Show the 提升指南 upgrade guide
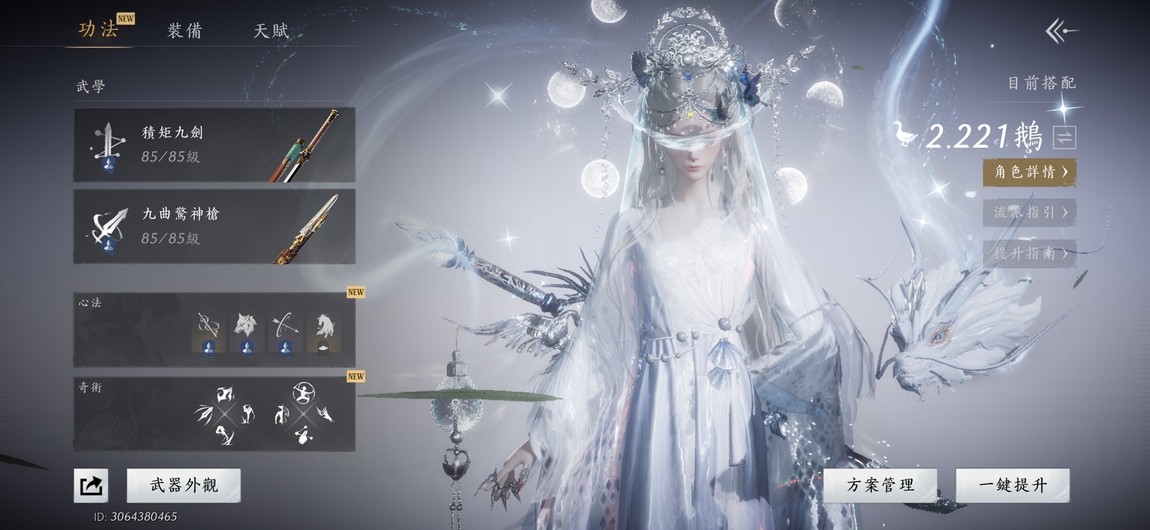This screenshot has height=530, width=1150. 1029,253
